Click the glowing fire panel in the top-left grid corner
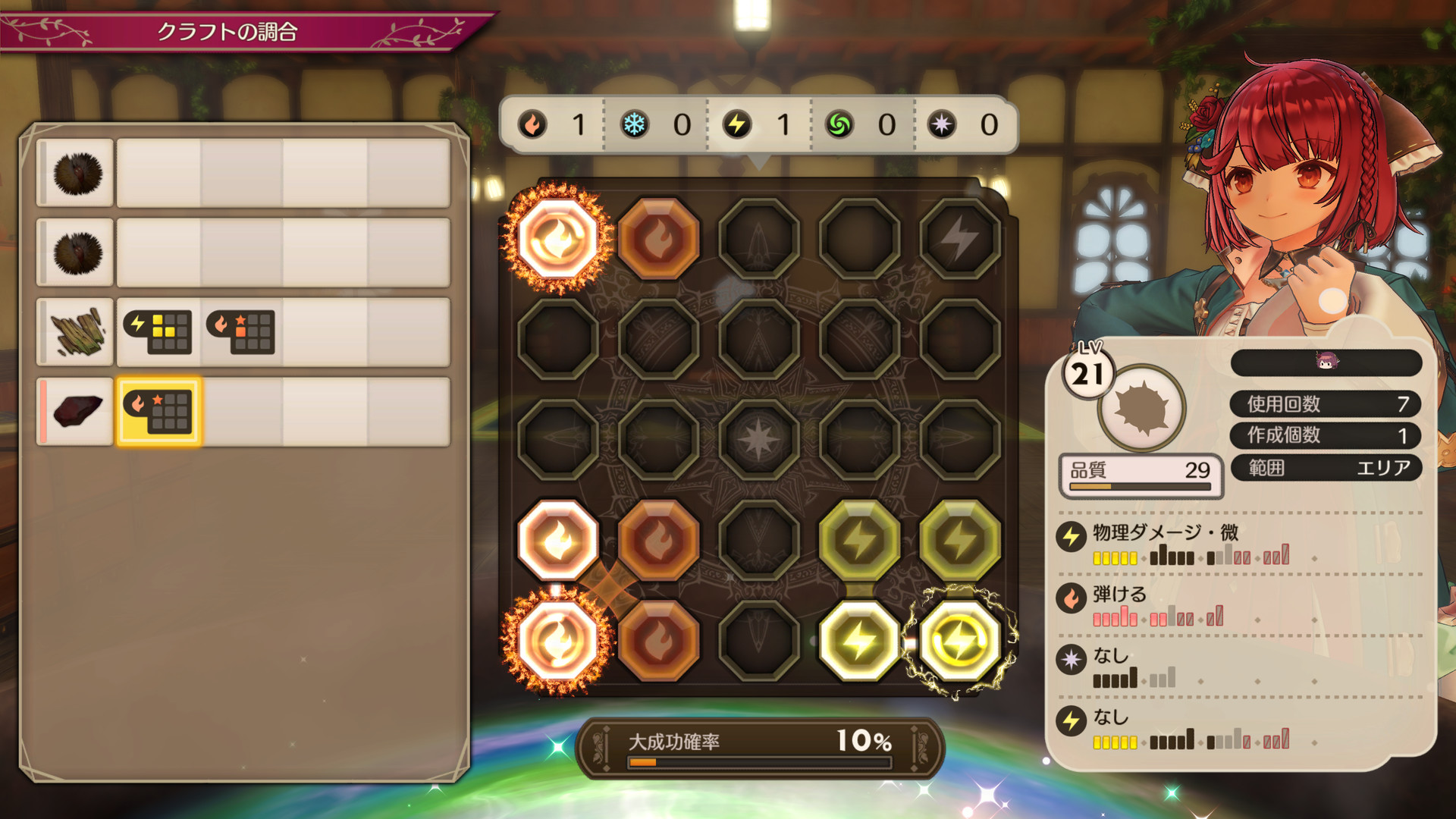 click(559, 239)
